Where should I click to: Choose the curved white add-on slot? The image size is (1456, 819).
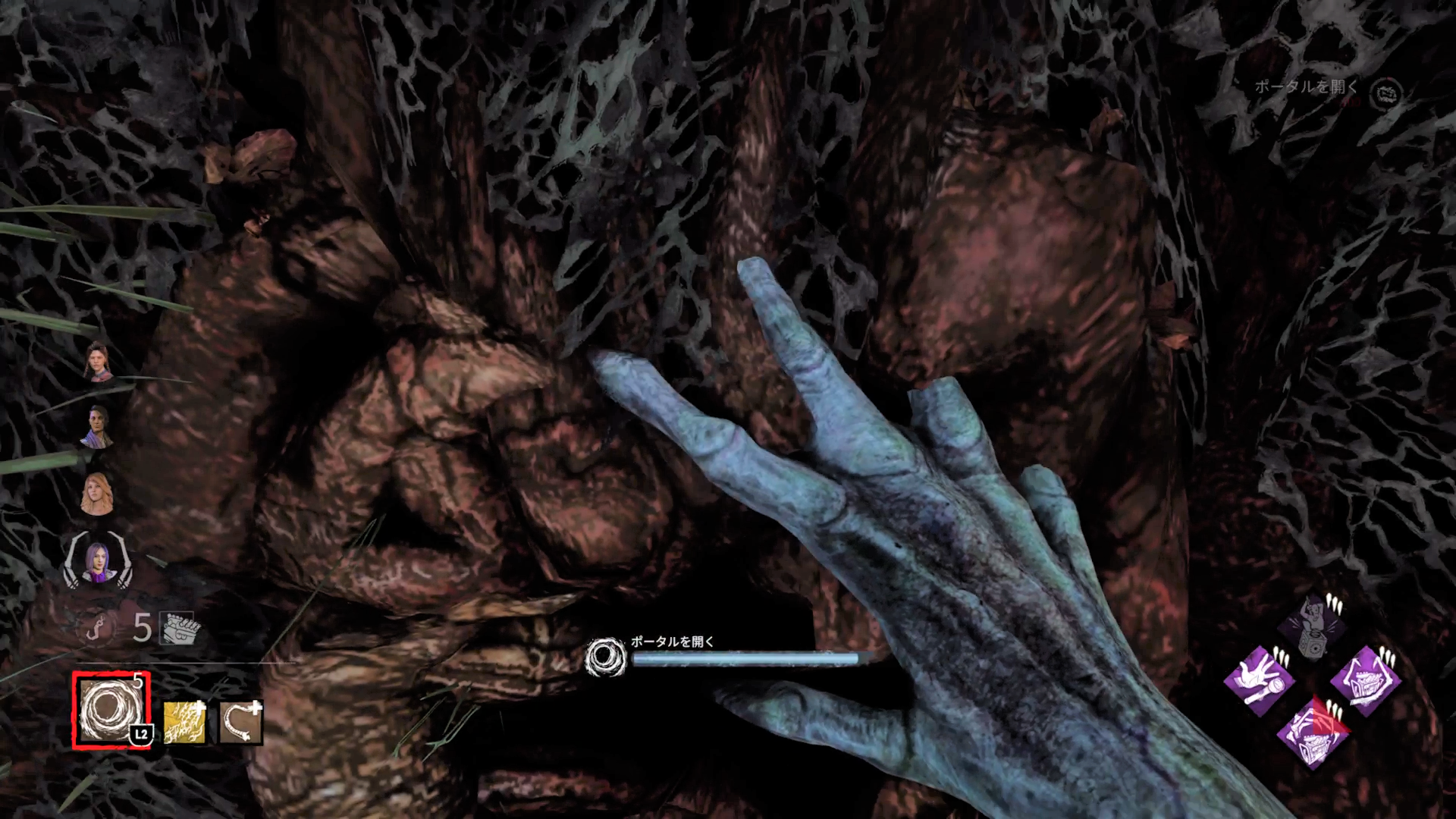coord(241,722)
